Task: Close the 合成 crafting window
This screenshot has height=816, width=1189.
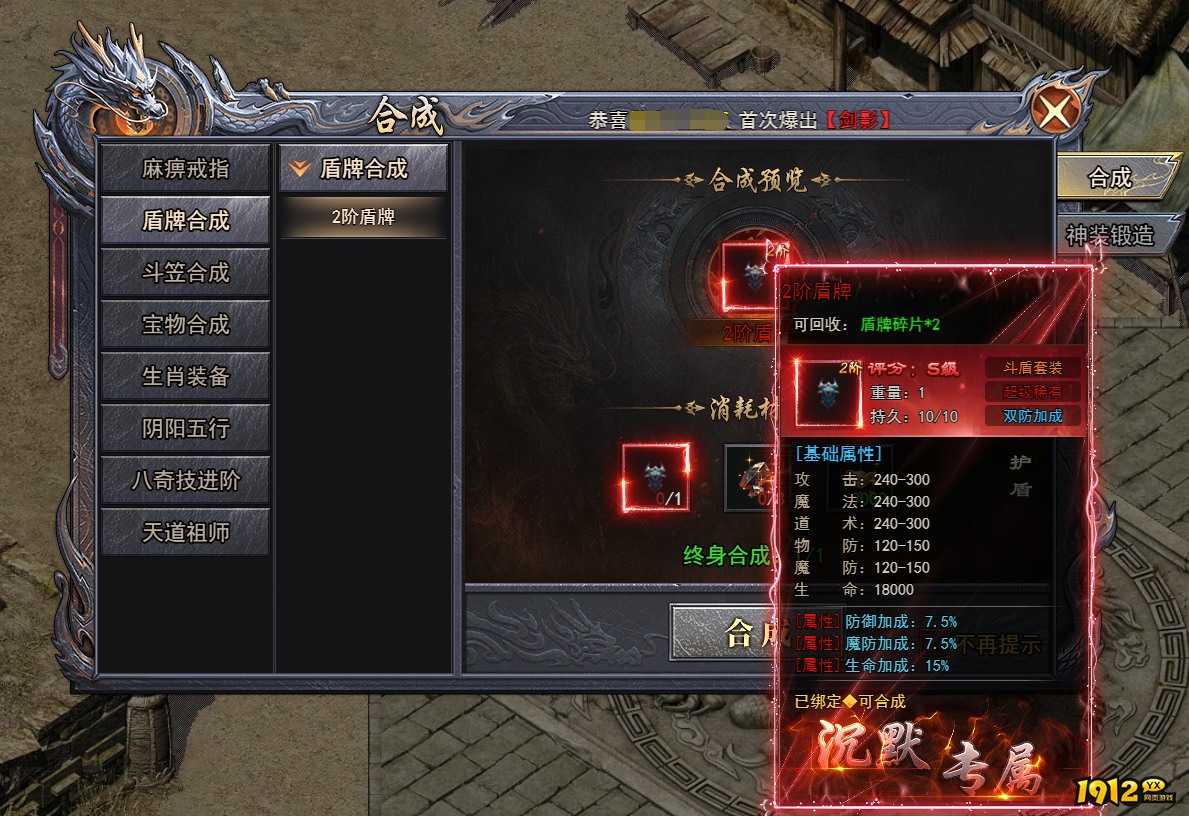Action: (x=1053, y=109)
